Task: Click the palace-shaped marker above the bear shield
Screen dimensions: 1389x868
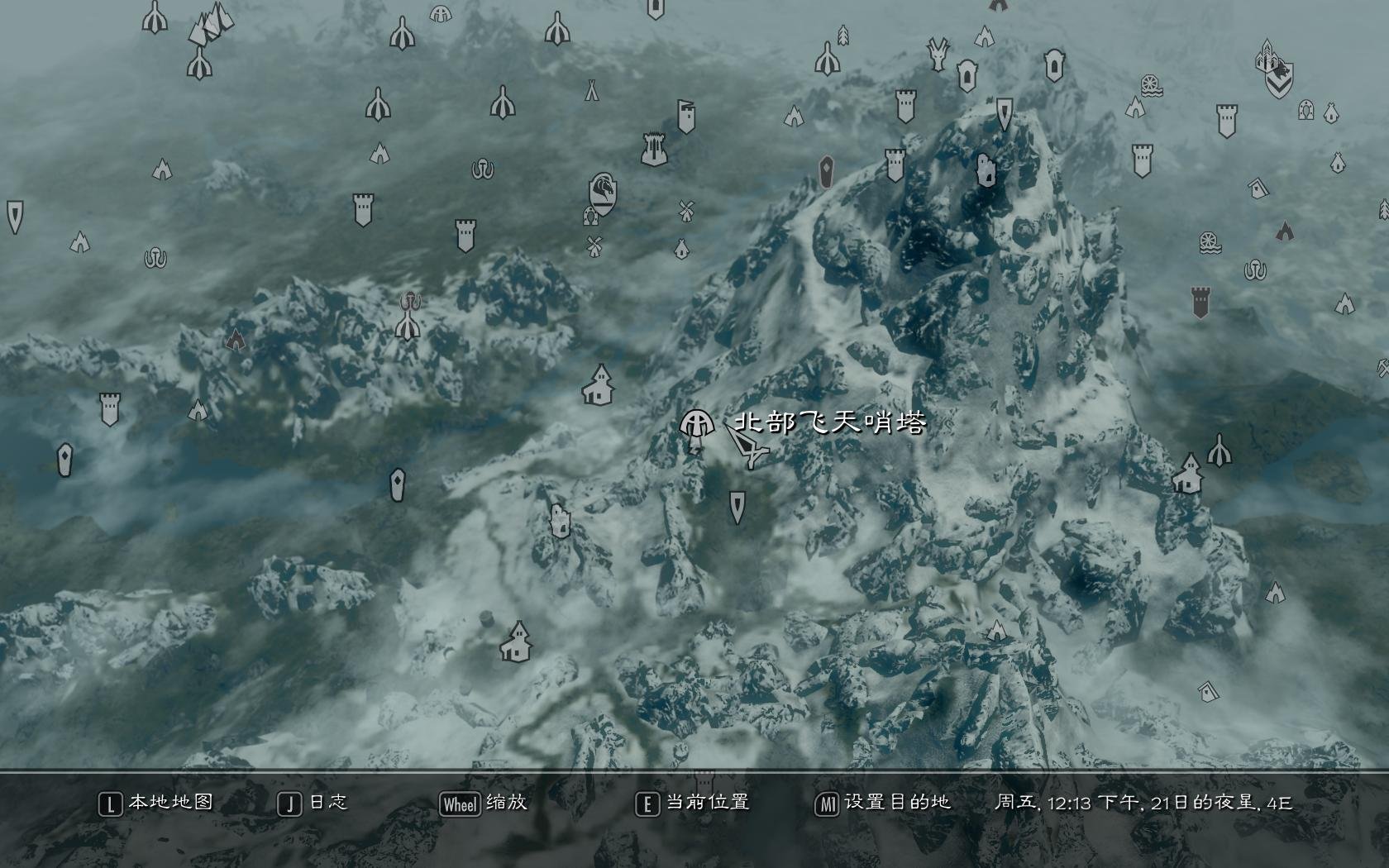Action: 1267,56
